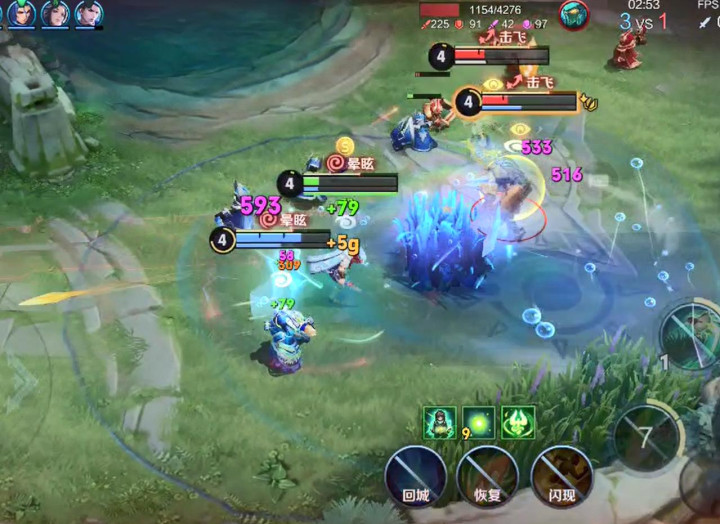Select the blue-green monster target portrait
Screen dimensions: 720x524
[574, 15]
